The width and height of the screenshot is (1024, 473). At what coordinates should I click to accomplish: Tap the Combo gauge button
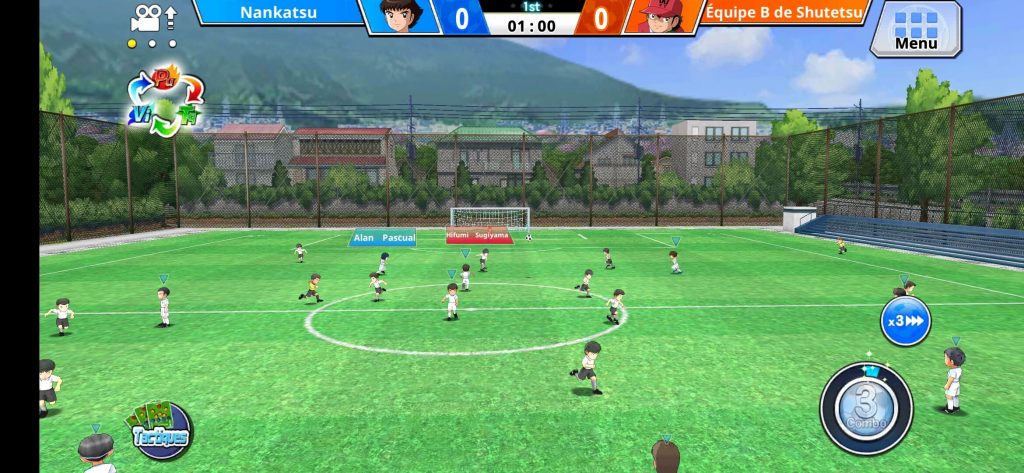[x=866, y=409]
